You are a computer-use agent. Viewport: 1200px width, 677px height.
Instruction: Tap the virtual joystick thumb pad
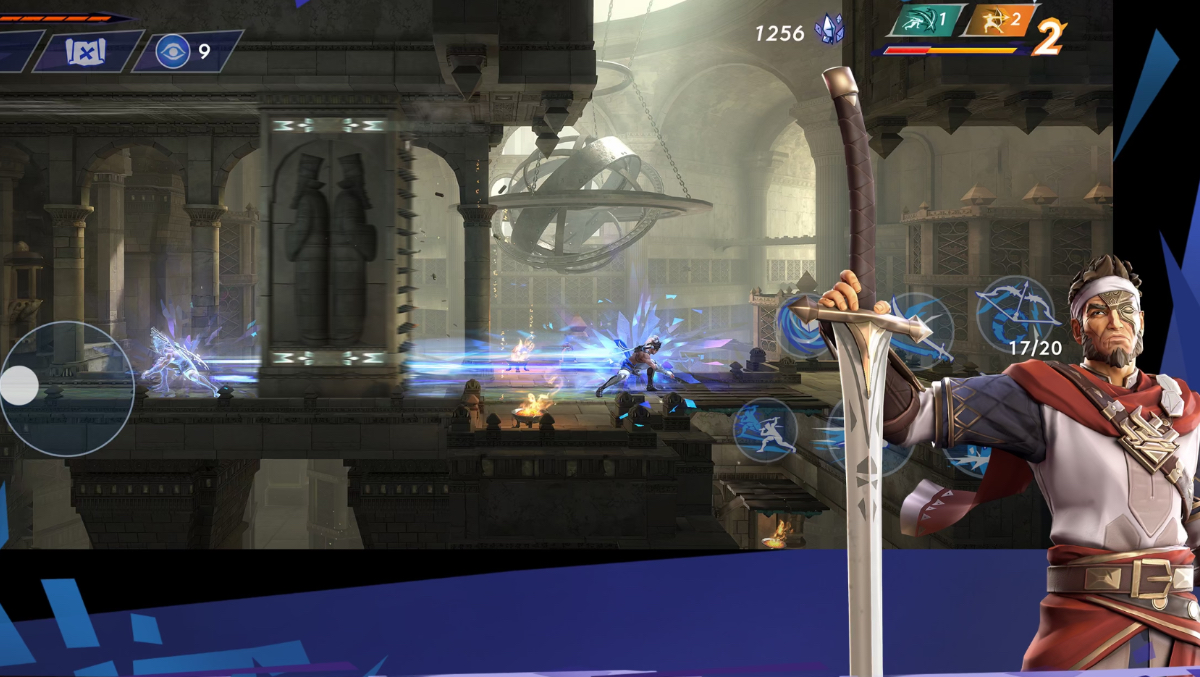pos(20,385)
